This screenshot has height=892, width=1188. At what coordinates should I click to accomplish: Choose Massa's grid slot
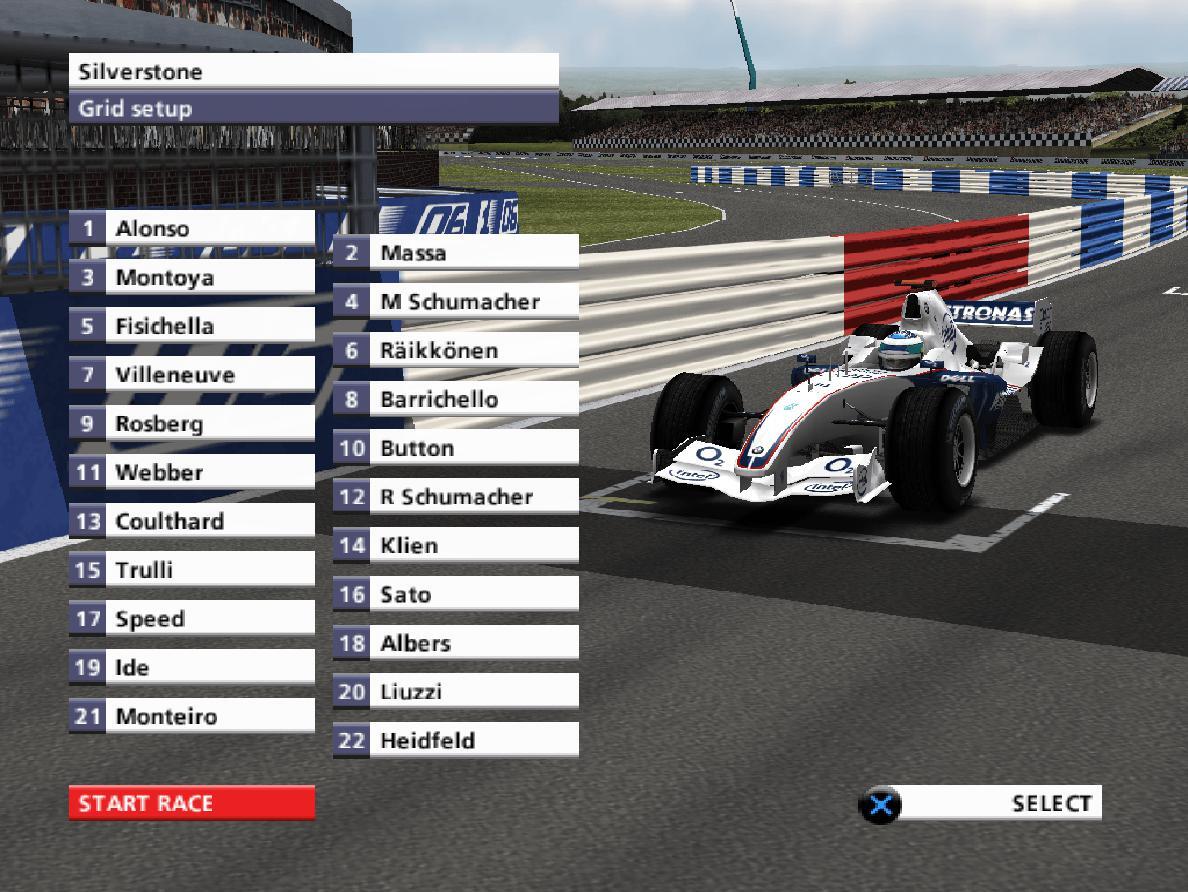456,253
